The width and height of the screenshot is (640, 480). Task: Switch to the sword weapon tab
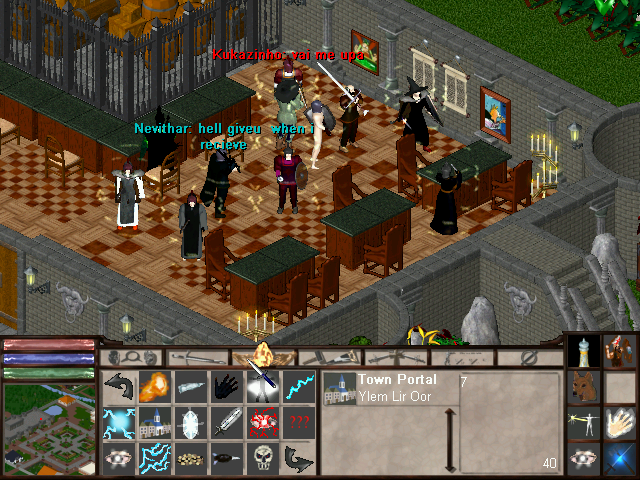pyautogui.click(x=194, y=356)
